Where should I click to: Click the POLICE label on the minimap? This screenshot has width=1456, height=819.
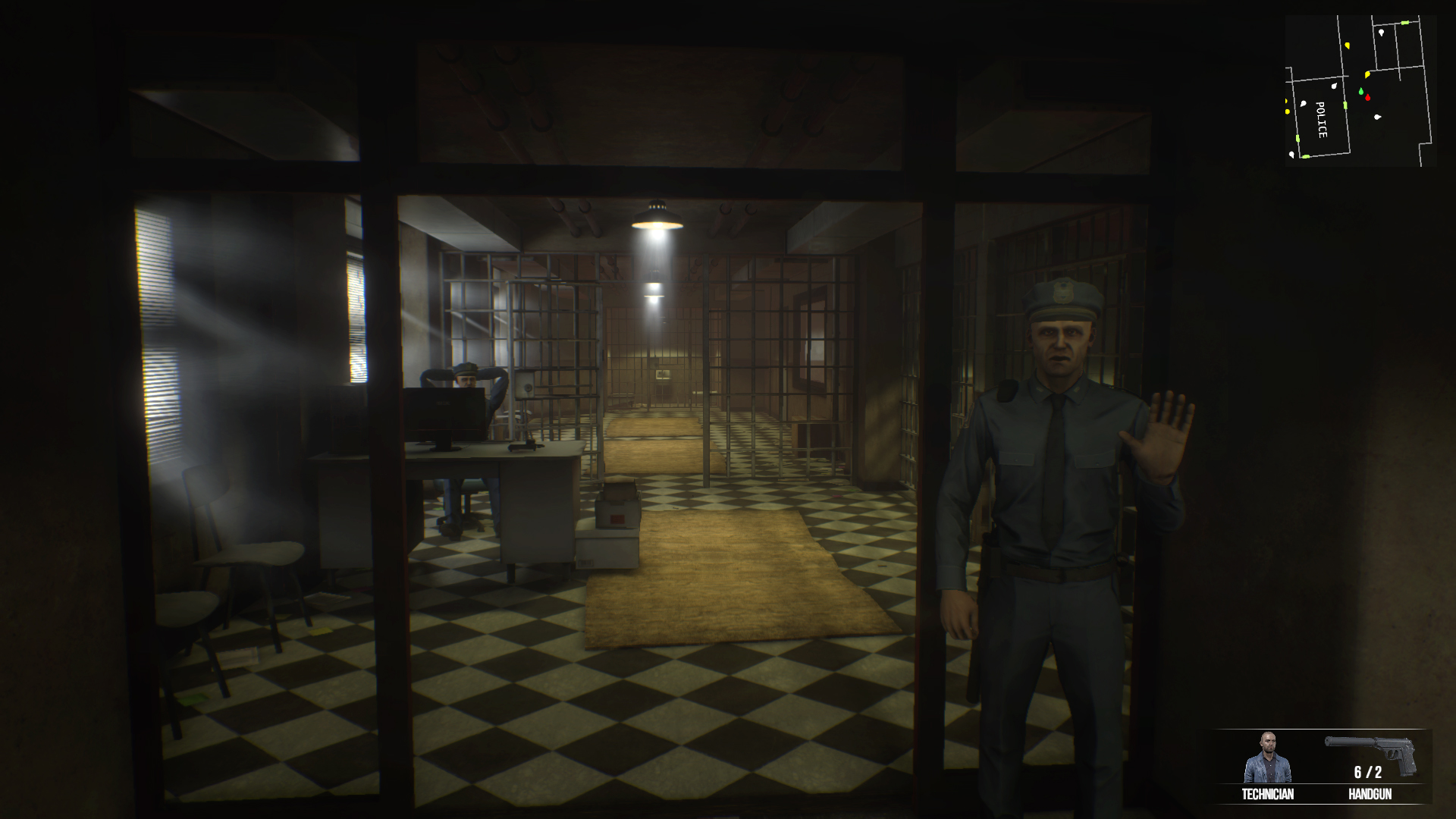[1322, 119]
